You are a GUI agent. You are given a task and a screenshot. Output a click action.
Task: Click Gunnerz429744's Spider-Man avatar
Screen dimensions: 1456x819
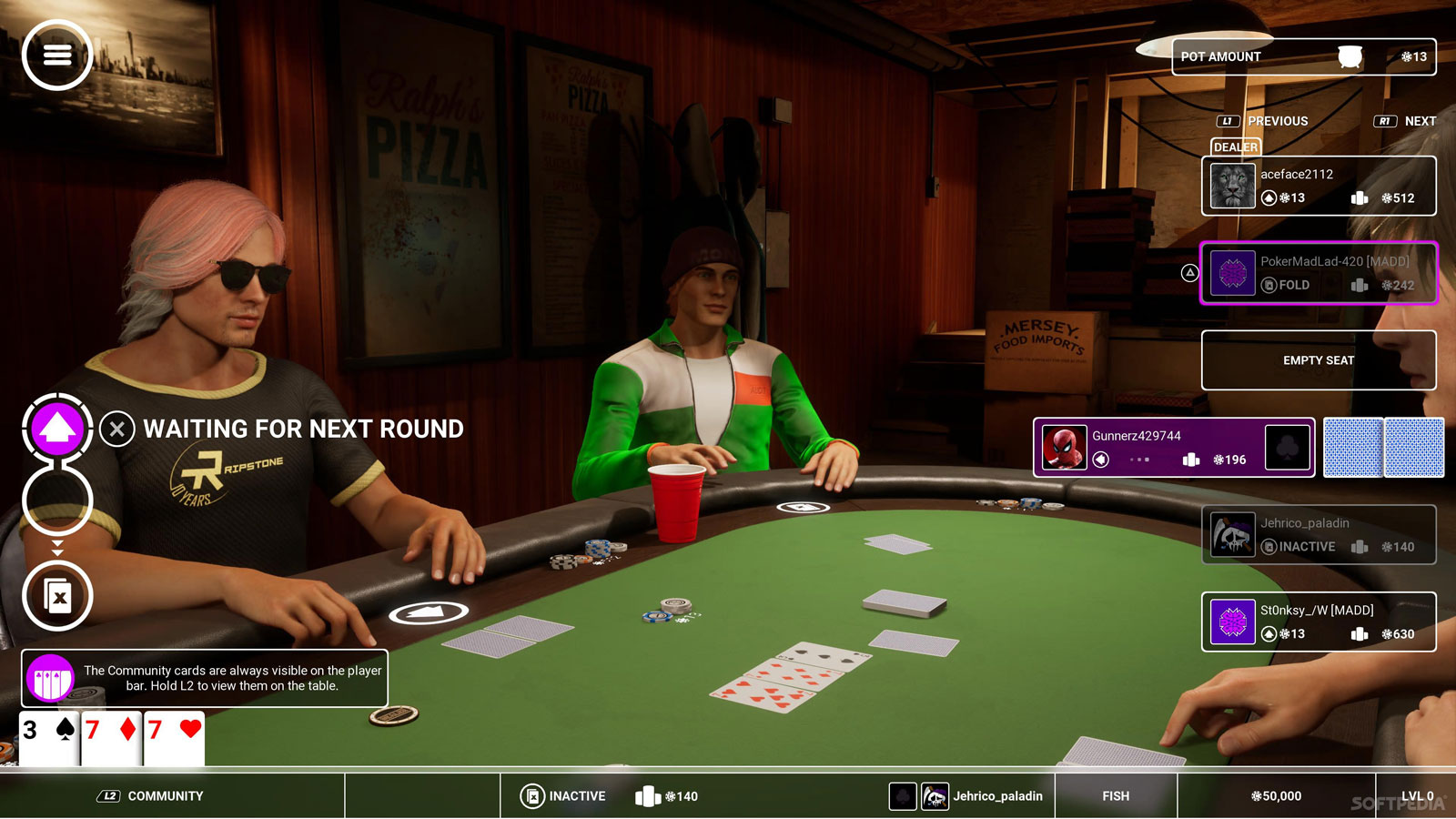(x=1063, y=447)
